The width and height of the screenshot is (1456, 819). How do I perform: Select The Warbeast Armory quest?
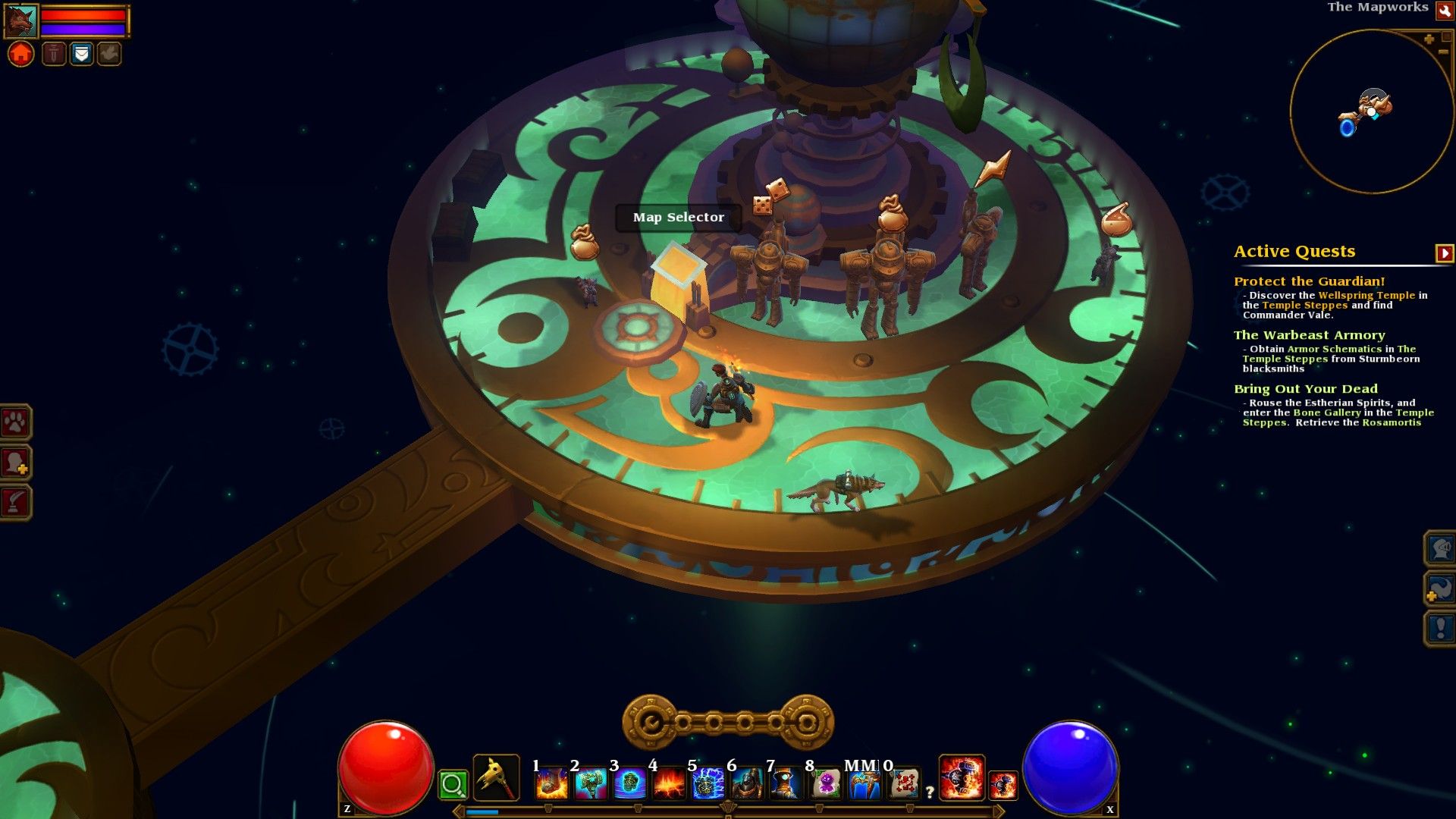click(1309, 335)
